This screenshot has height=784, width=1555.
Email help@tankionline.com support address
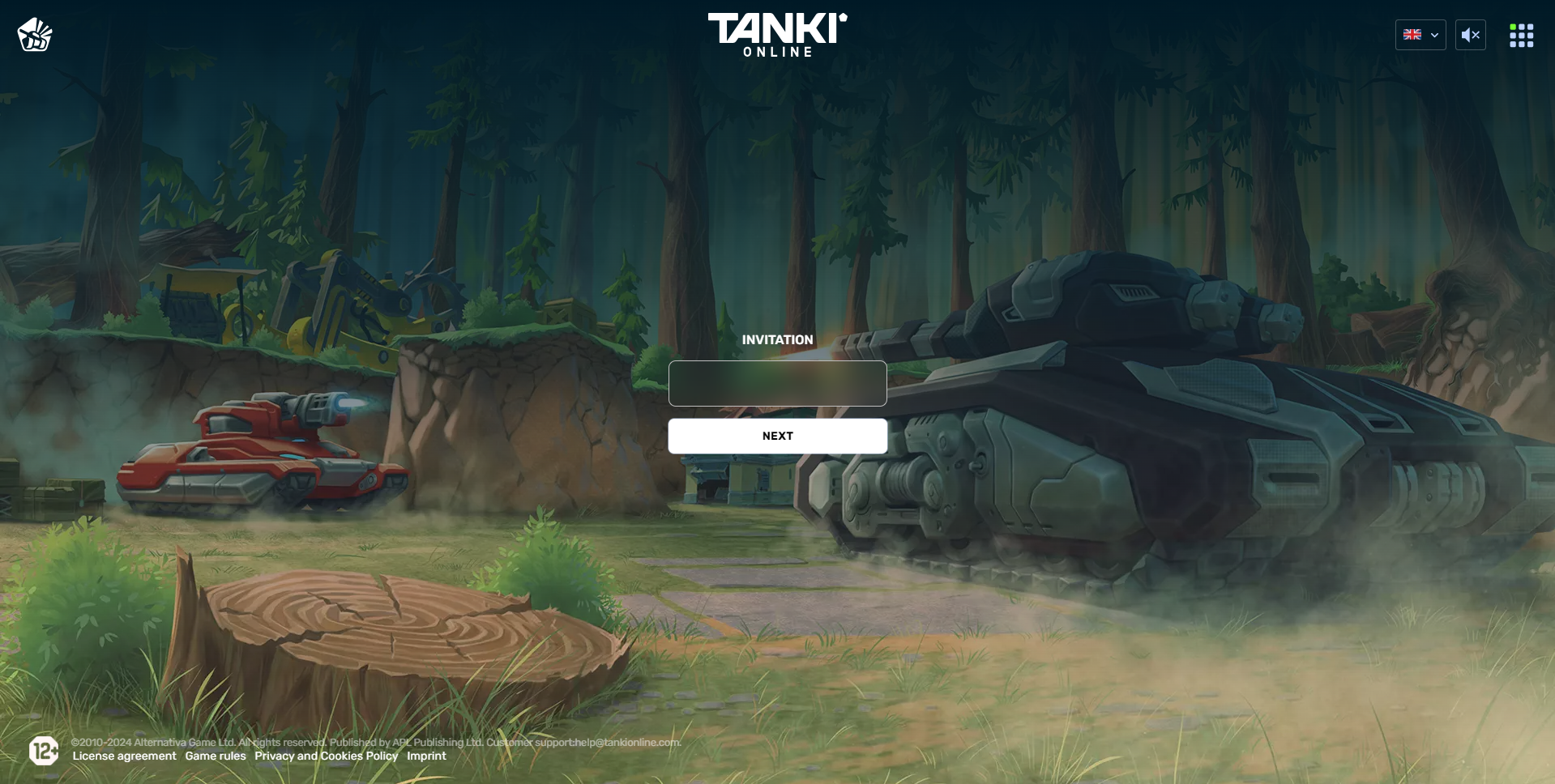click(x=627, y=743)
